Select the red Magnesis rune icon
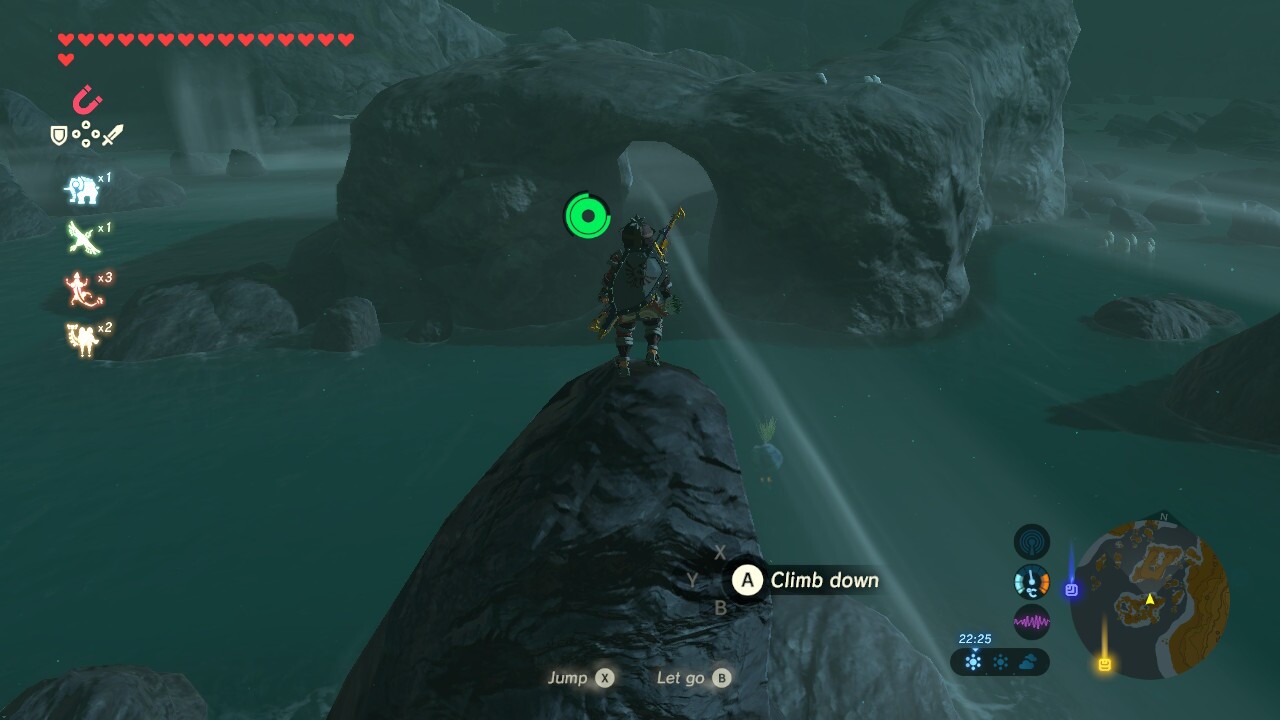Viewport: 1280px width, 720px height. [87, 101]
